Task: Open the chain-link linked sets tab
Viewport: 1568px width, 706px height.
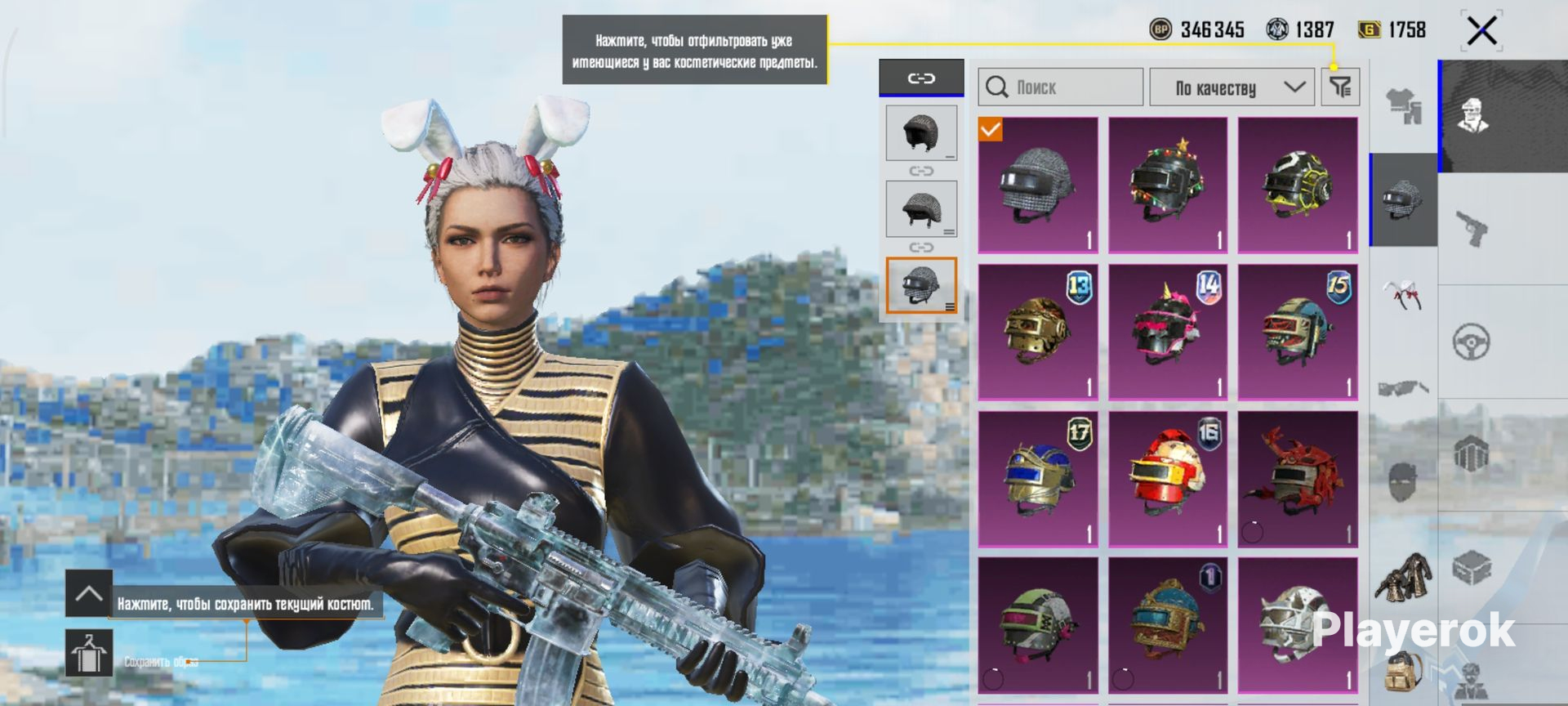Action: (x=921, y=78)
